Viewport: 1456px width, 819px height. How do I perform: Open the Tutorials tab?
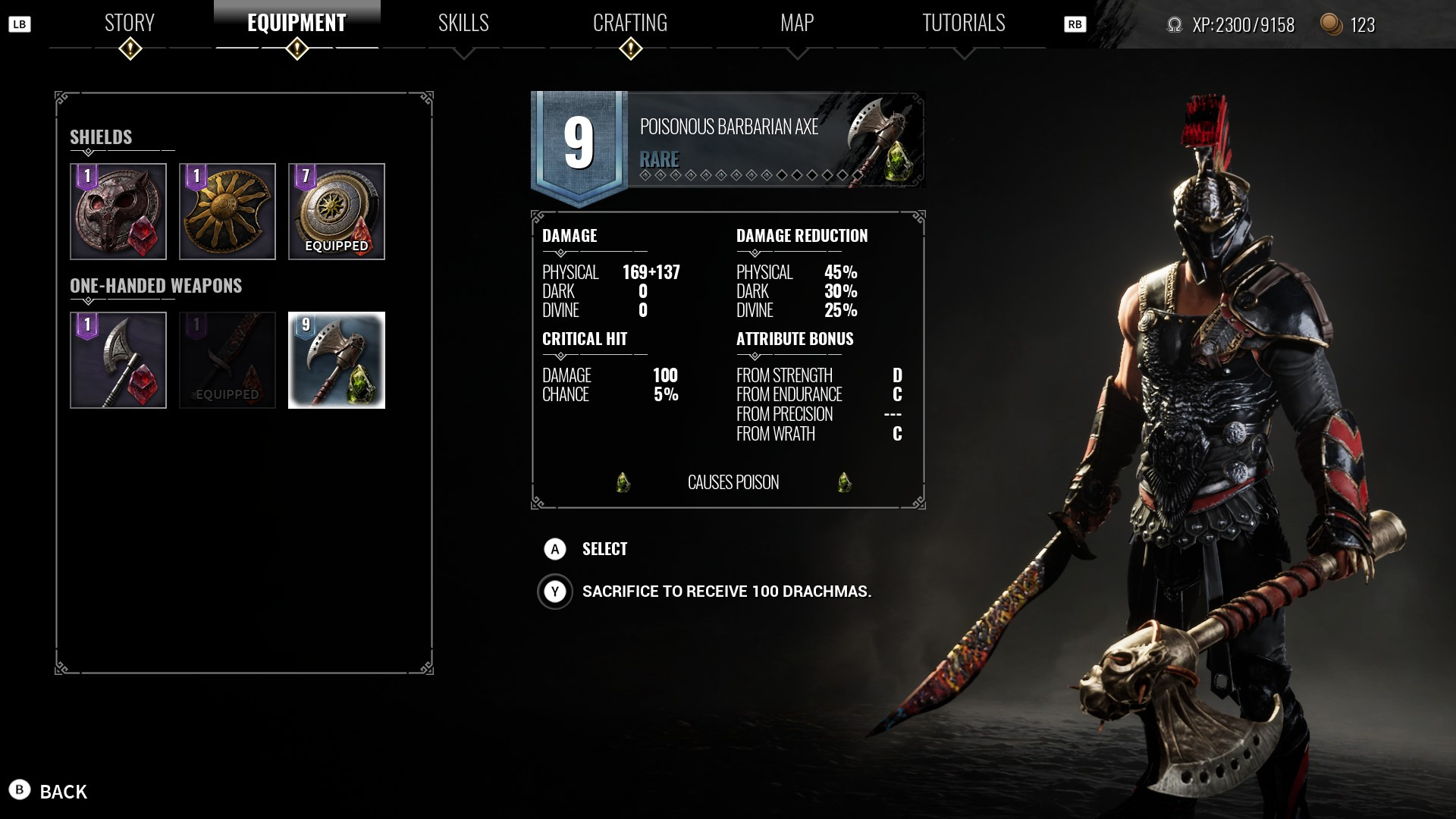click(963, 24)
